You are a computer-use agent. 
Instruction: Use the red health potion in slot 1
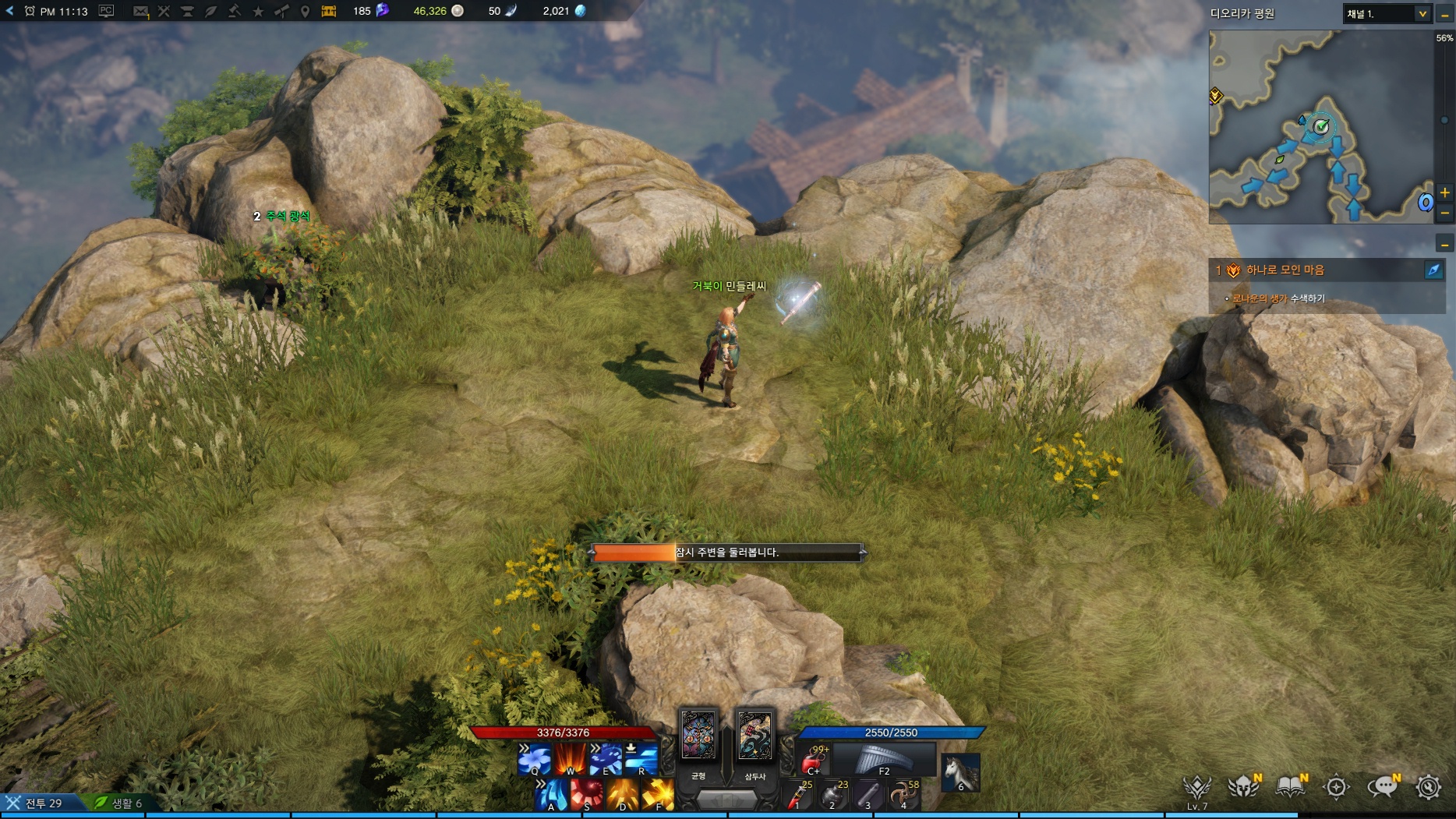[x=798, y=796]
